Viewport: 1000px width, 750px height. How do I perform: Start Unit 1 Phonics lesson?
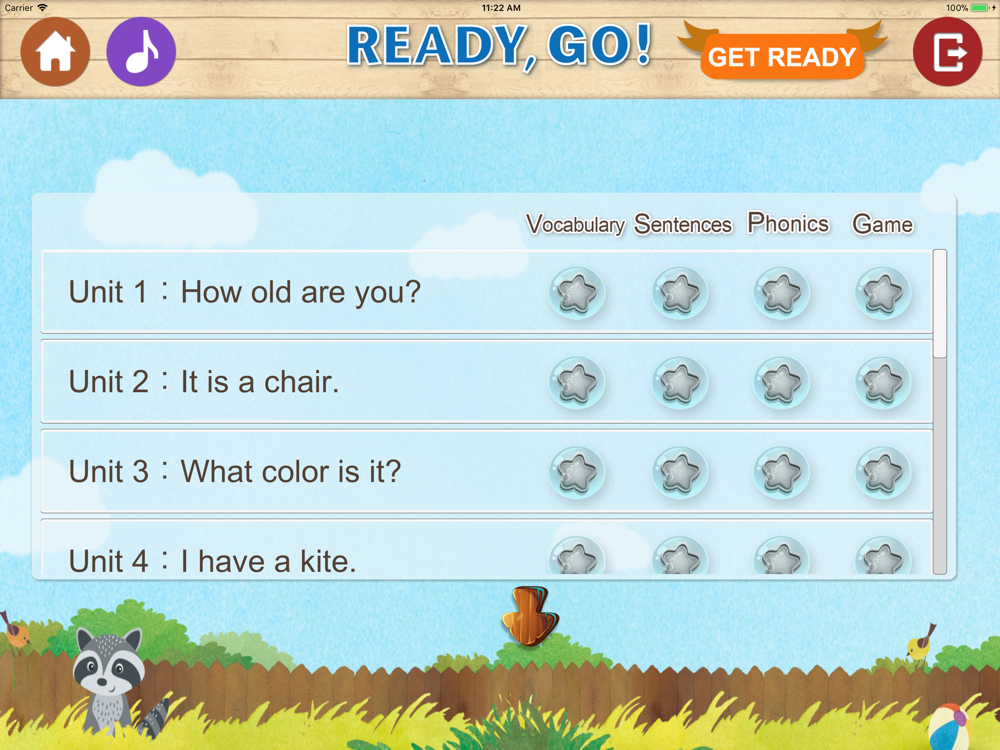pyautogui.click(x=781, y=293)
